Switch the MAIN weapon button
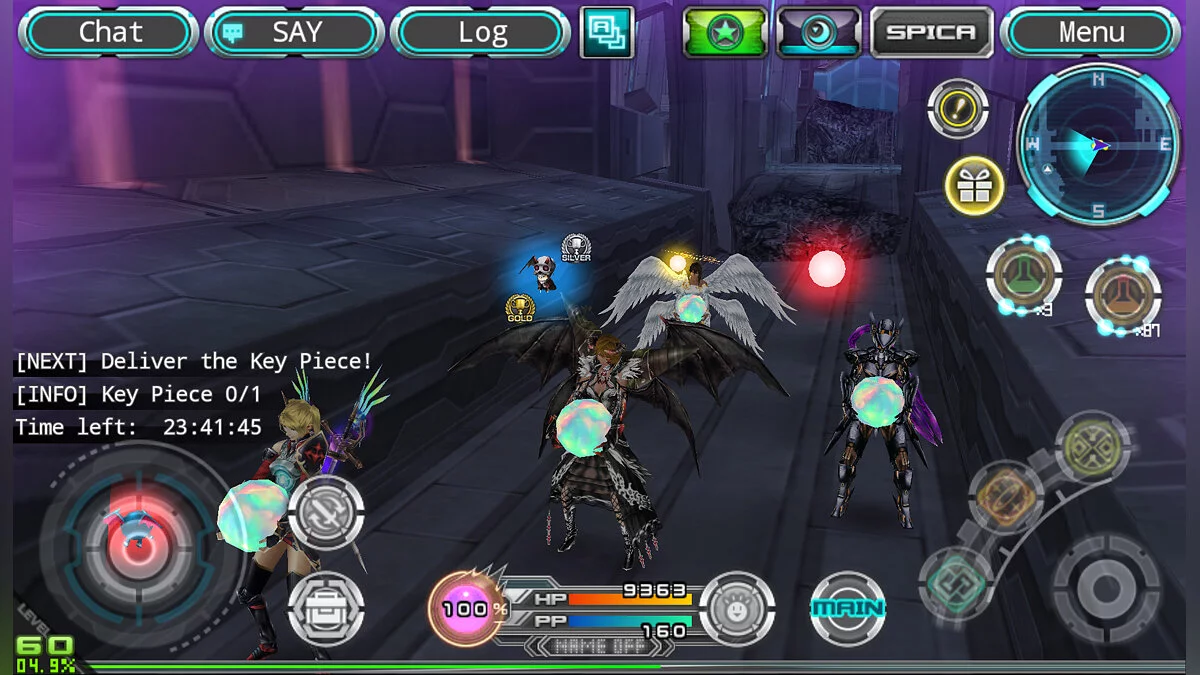This screenshot has height=675, width=1200. click(x=848, y=608)
